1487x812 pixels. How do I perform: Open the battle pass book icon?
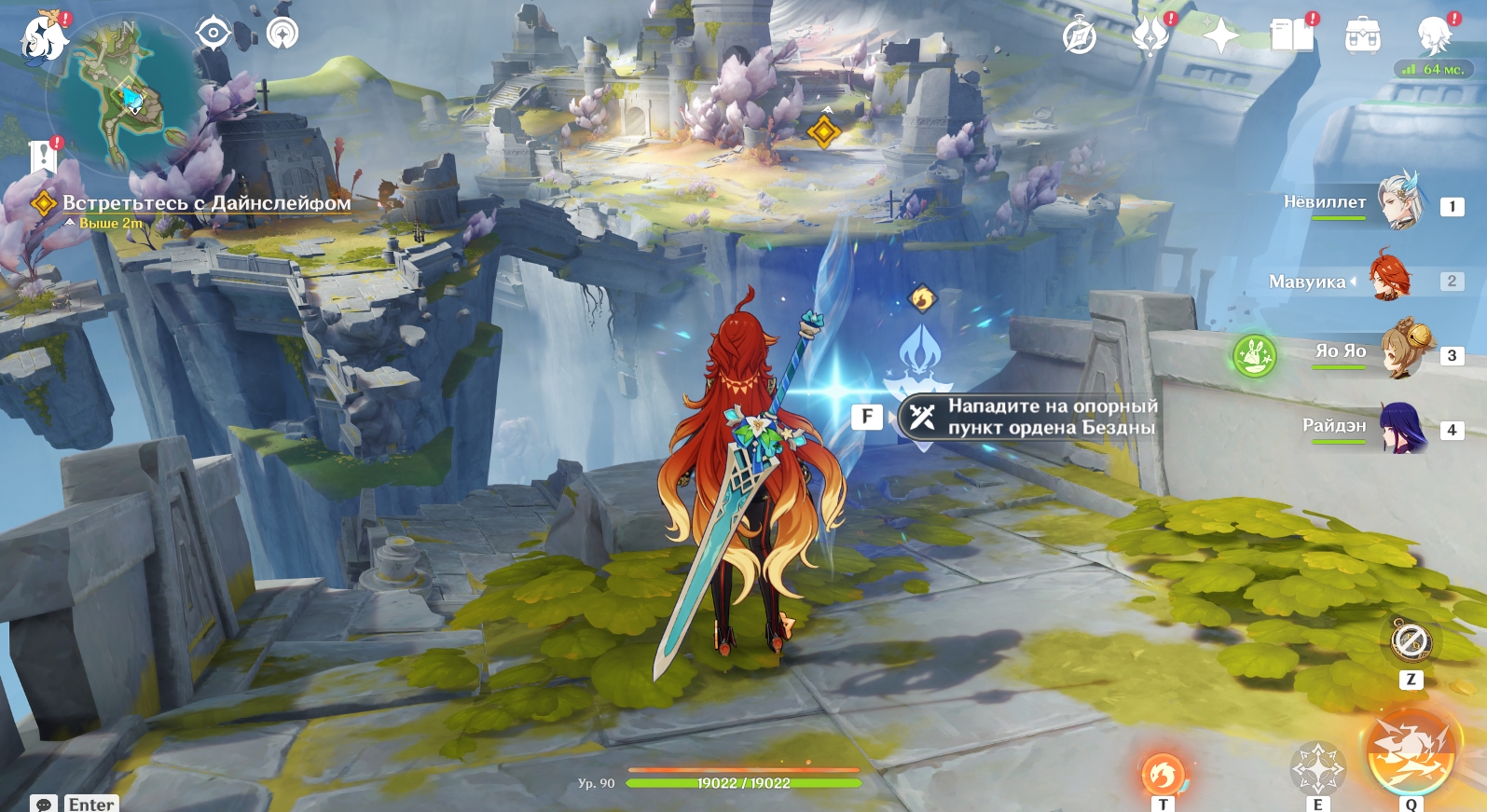click(x=1291, y=37)
